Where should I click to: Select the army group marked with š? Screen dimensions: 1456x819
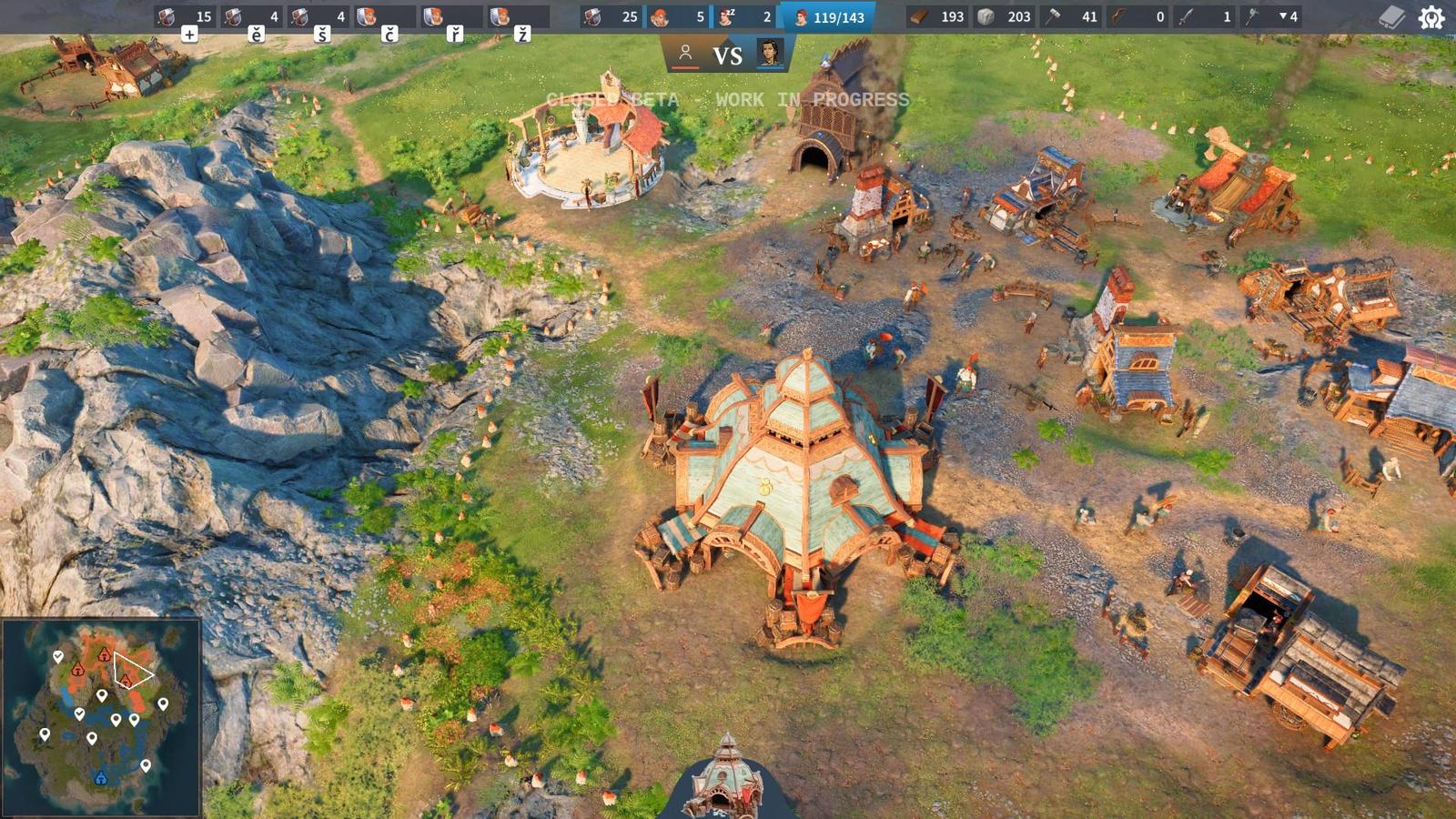pyautogui.click(x=317, y=16)
